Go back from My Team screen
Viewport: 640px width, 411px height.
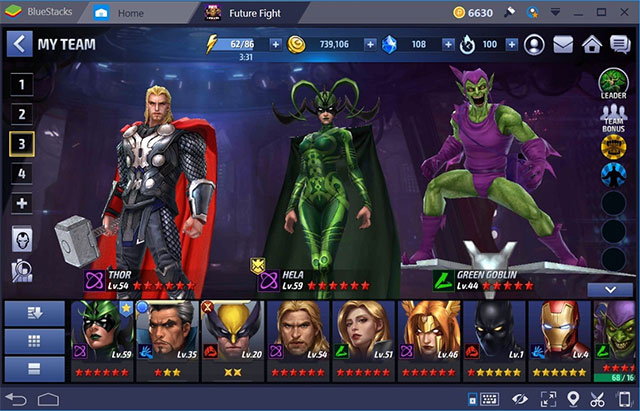(x=19, y=44)
